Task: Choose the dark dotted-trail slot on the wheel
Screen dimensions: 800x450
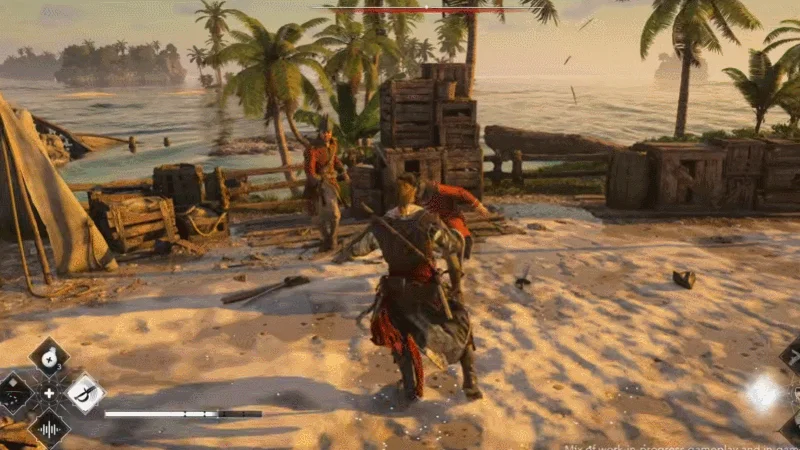Action: tap(13, 393)
